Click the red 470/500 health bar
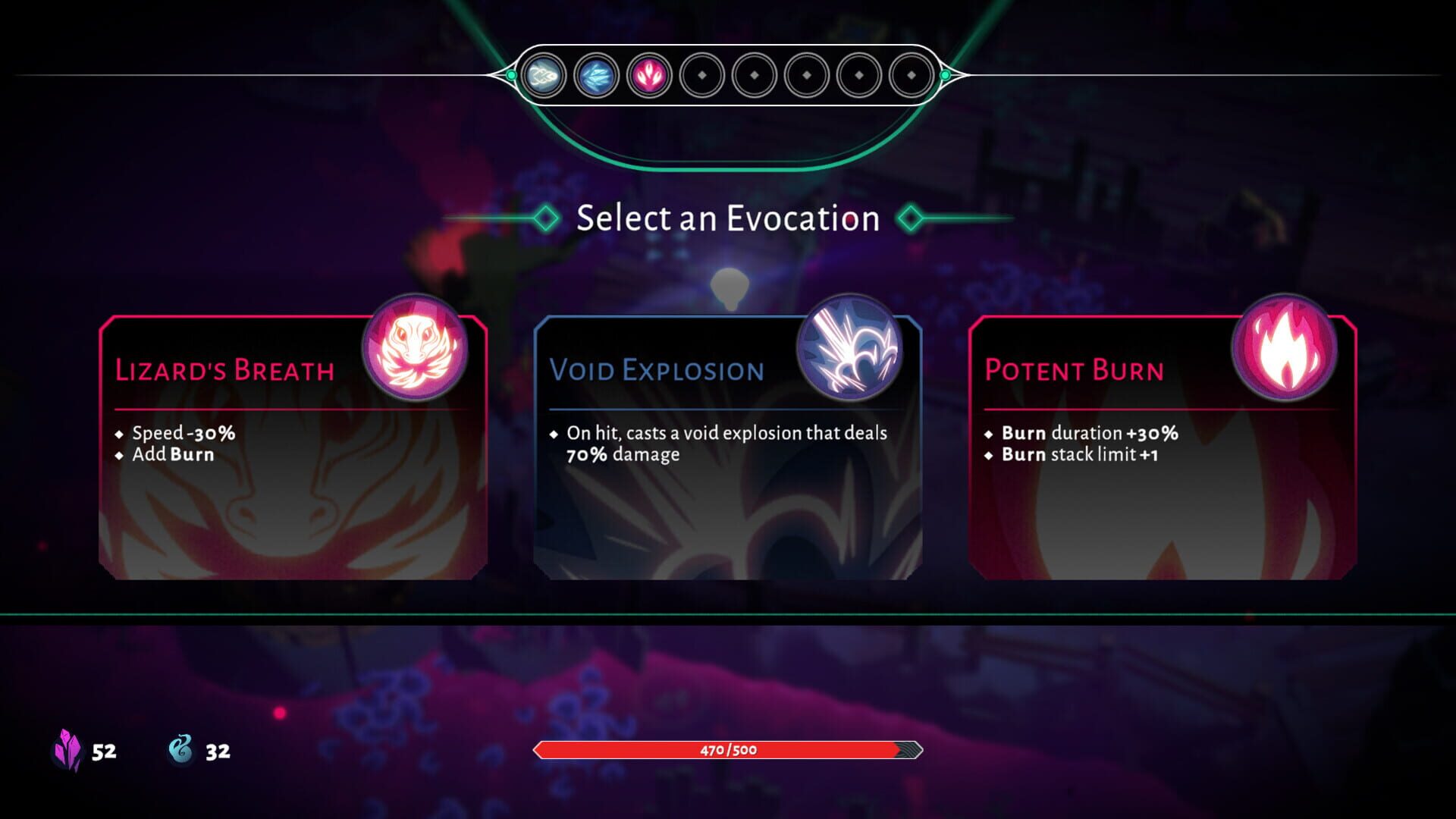Screen dimensions: 1456x819 point(726,750)
